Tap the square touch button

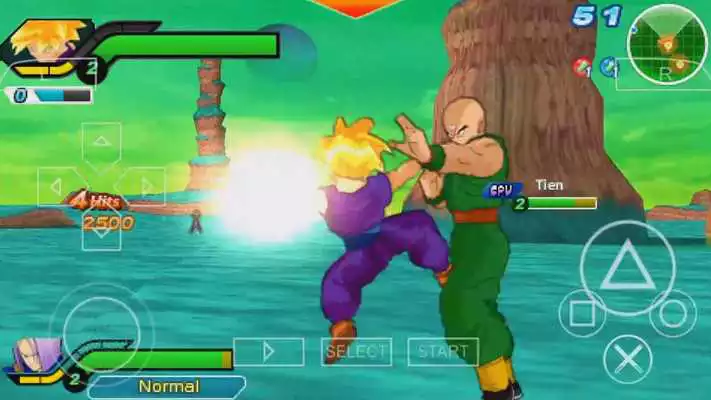(x=582, y=313)
